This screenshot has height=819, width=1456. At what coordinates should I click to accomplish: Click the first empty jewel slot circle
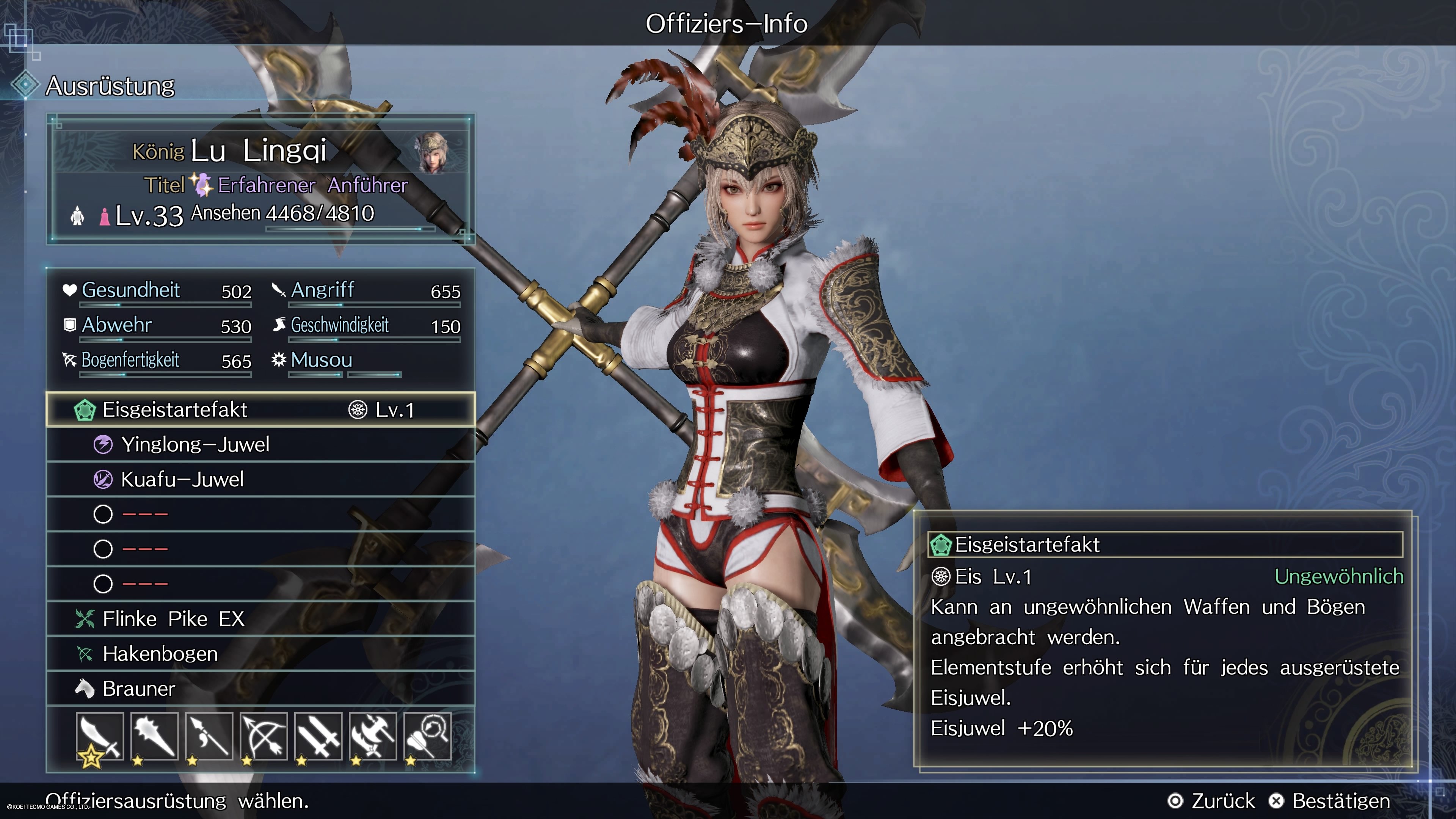(x=103, y=515)
